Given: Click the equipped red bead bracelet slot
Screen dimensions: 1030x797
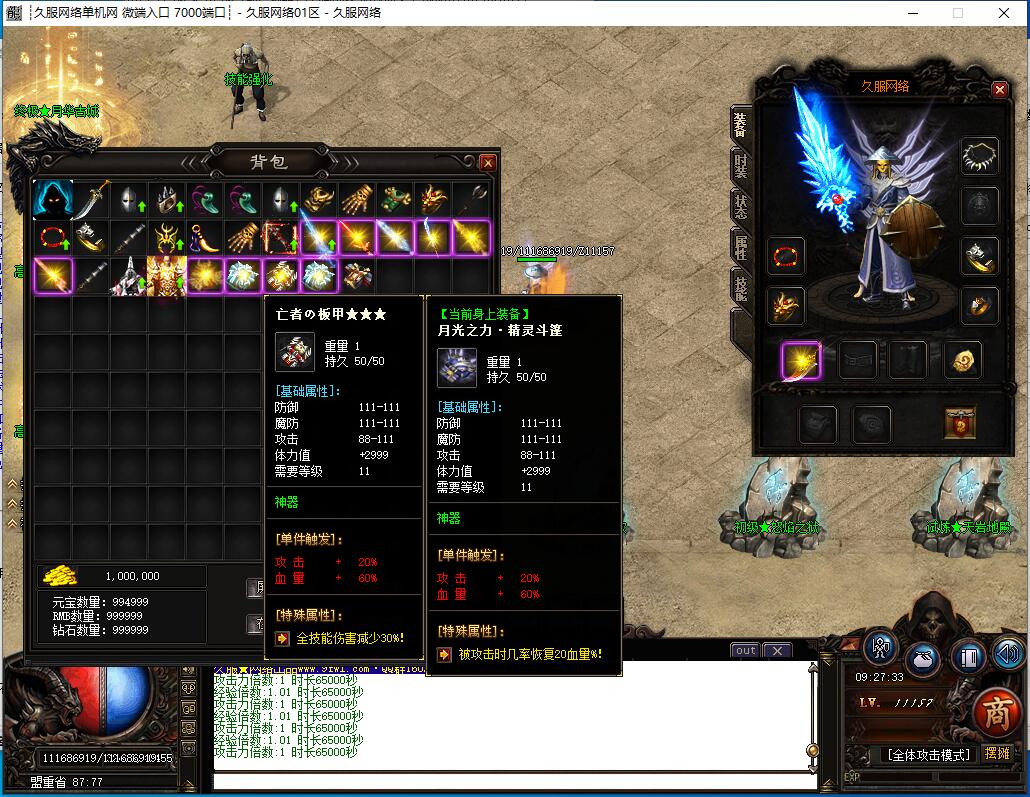Looking at the screenshot, I should point(786,256).
